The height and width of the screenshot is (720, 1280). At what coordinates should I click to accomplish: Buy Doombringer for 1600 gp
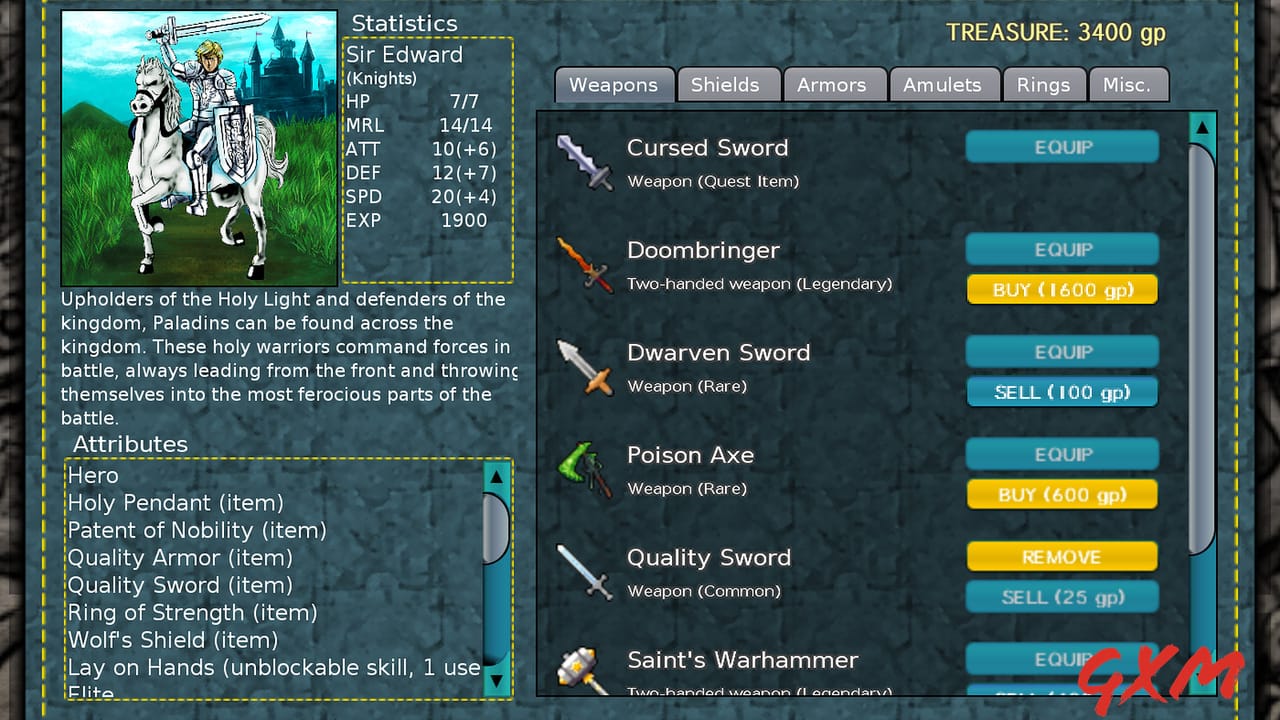pos(1062,289)
